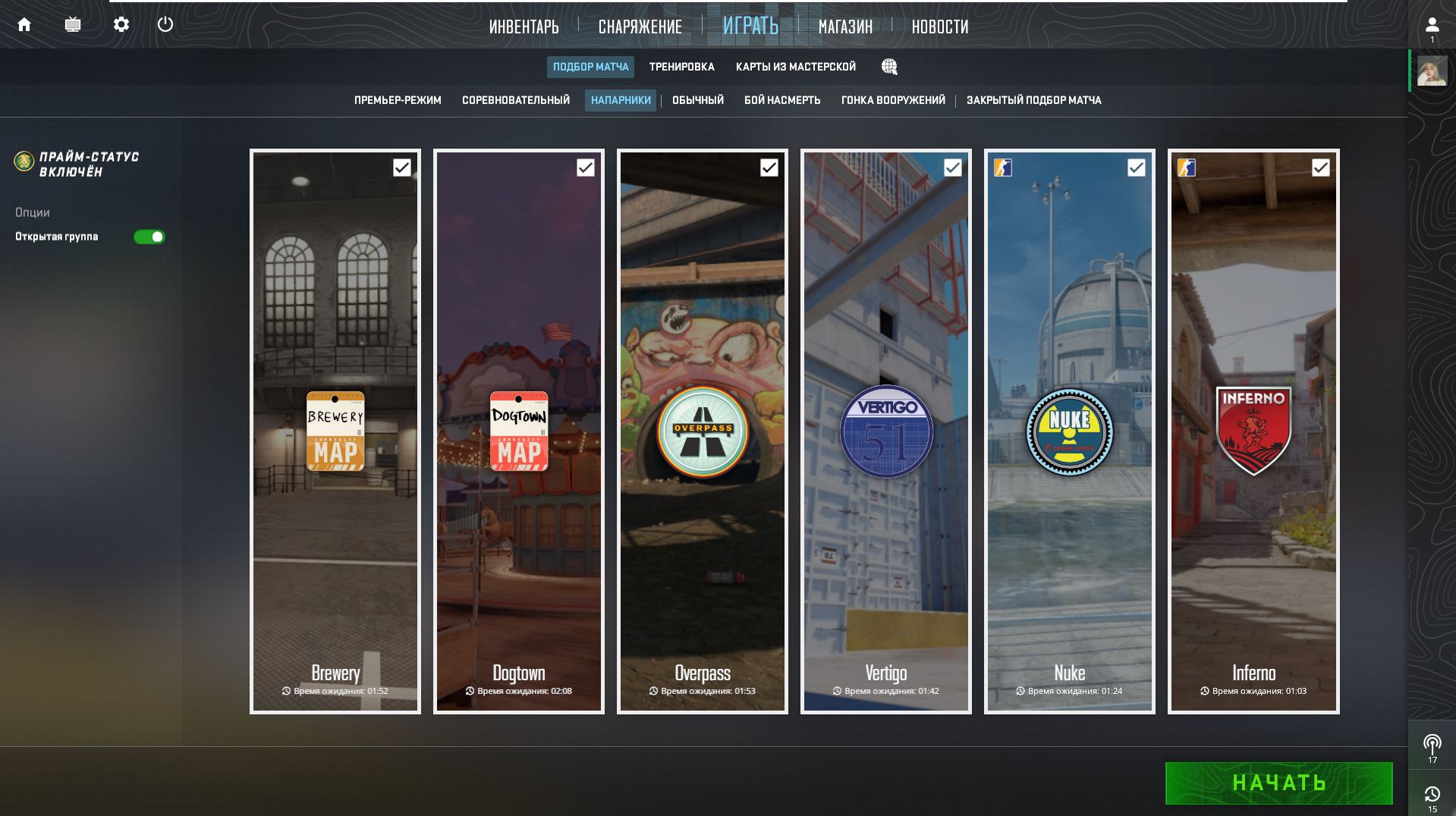Screen dimensions: 1456x816
Task: Select the ТРЕНИРОВКА sub-tab
Action: [681, 67]
